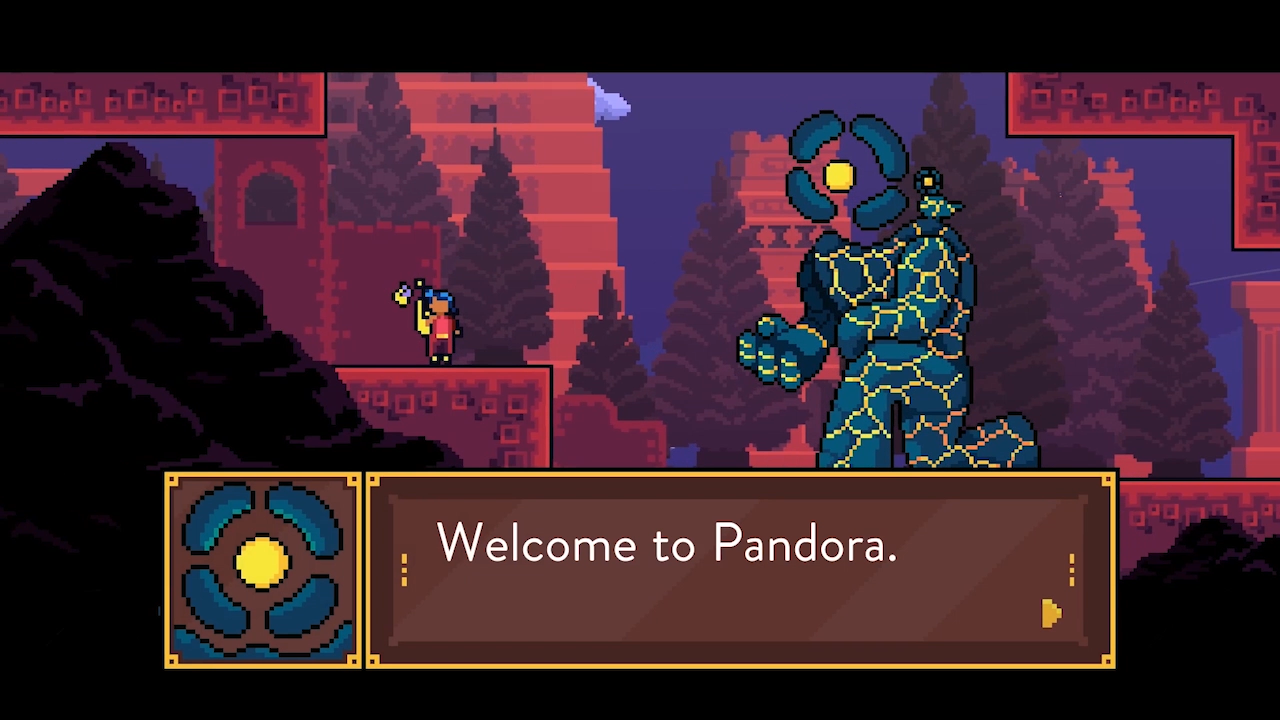Click the golden corner of the portrait frame

(x=174, y=480)
